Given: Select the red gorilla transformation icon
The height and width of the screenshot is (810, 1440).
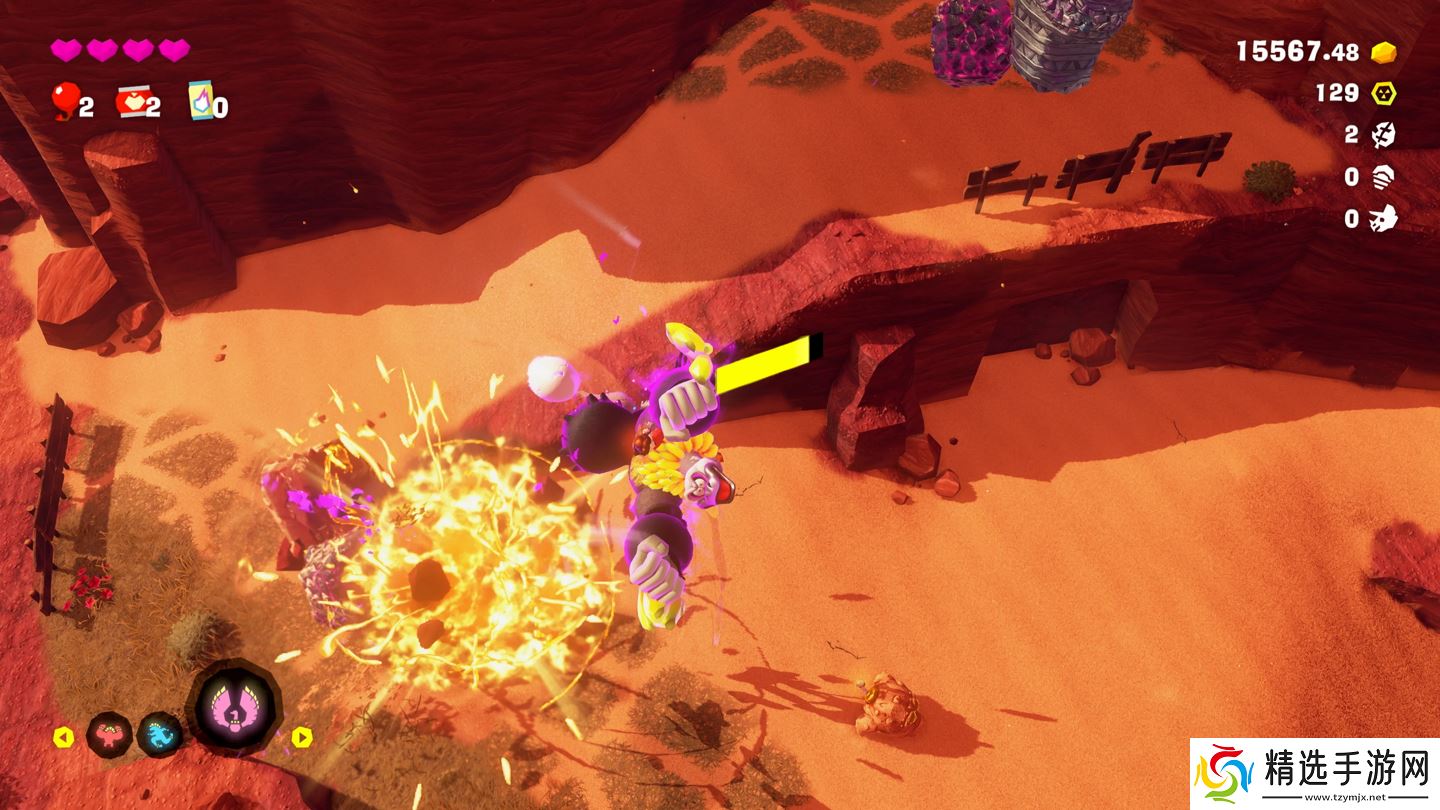Looking at the screenshot, I should click(108, 736).
